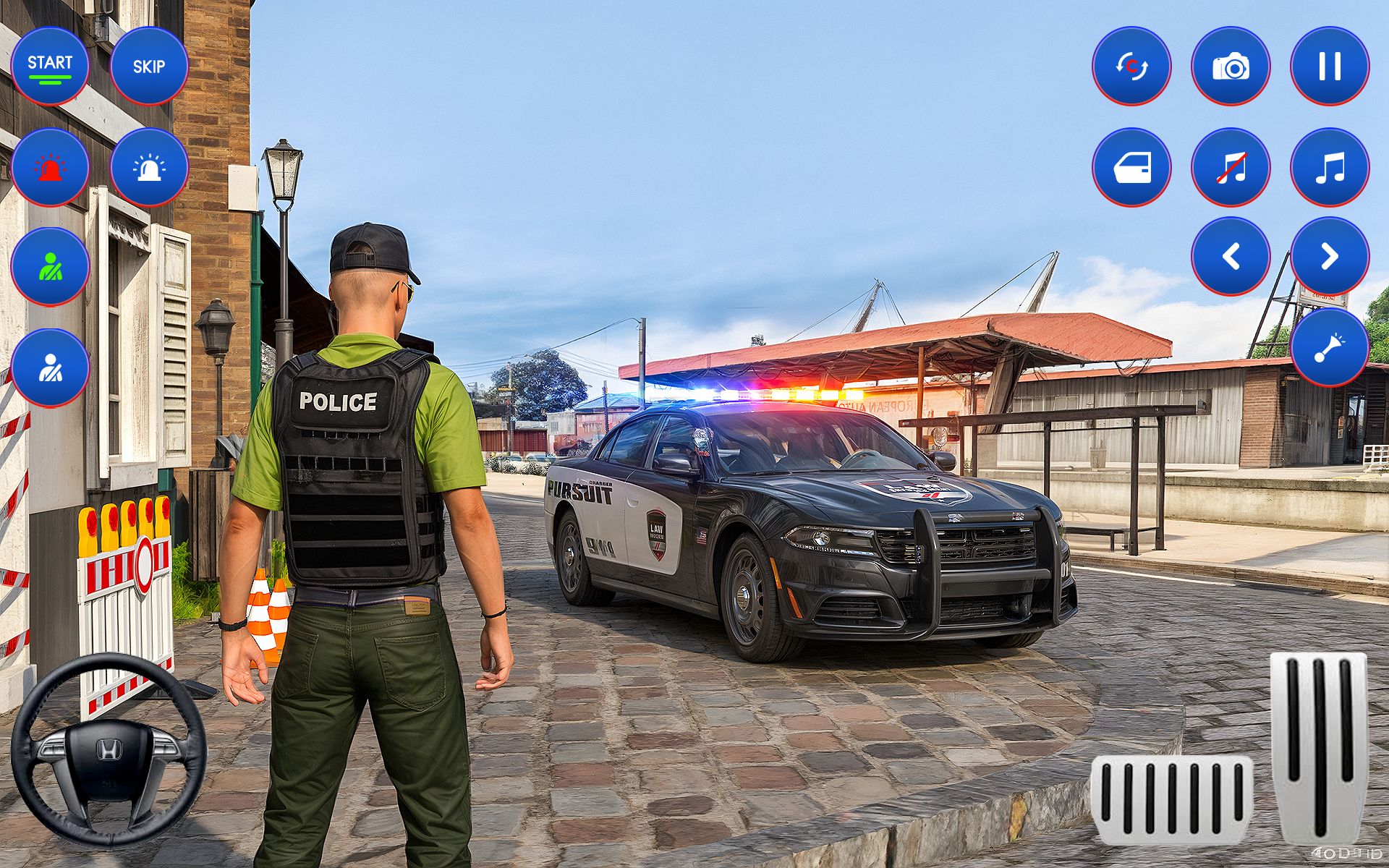
Task: Turn on the red siren light
Action: coord(49,166)
